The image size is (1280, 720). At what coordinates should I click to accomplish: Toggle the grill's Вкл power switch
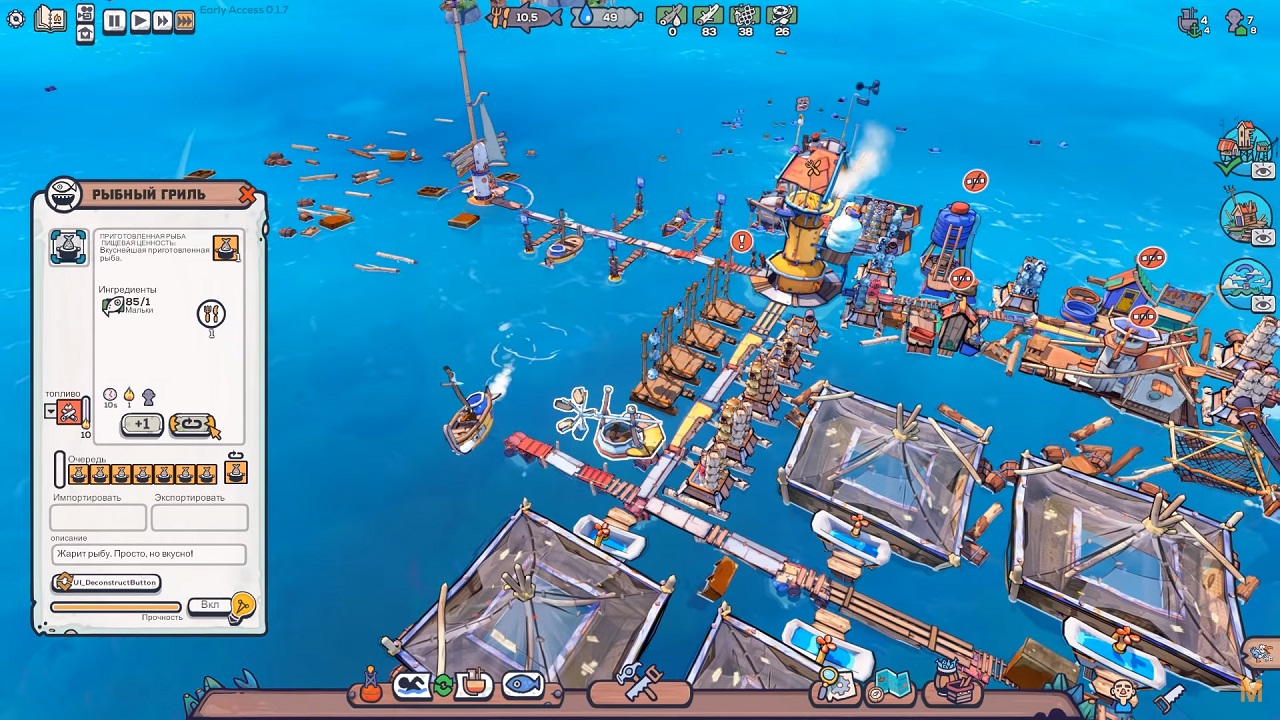click(211, 605)
